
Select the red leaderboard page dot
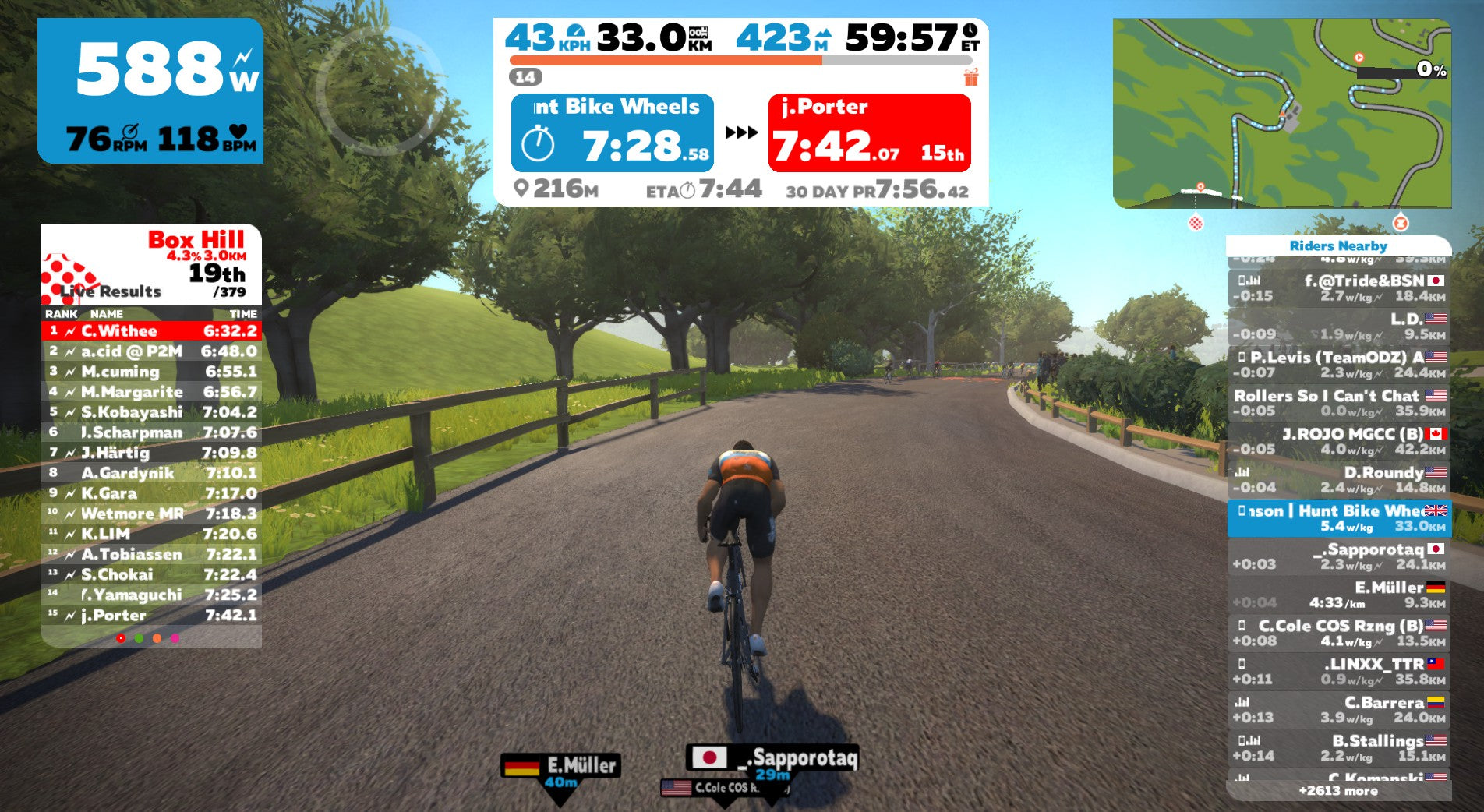[121, 638]
